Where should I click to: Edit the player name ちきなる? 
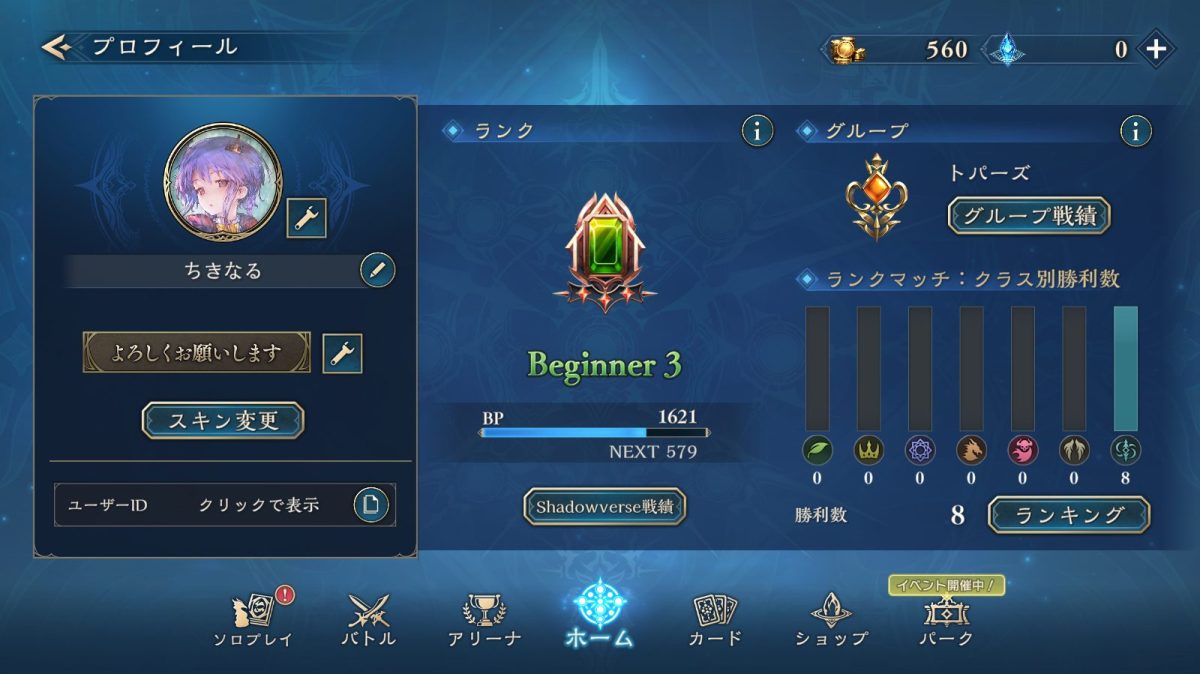point(377,270)
